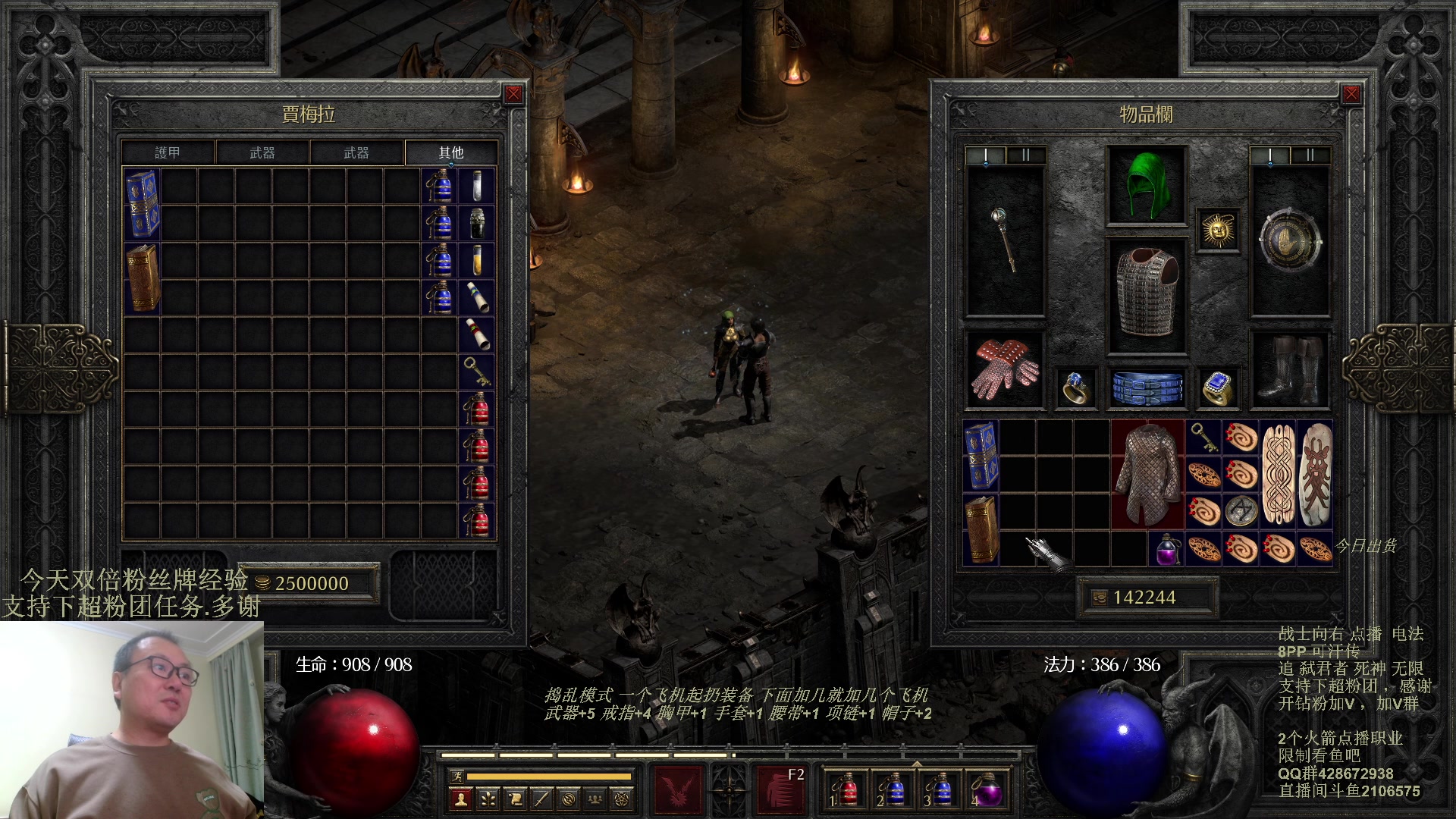Image resolution: width=1456 pixels, height=819 pixels.
Task: Pick the equipped scepter weapon
Action: click(1005, 240)
